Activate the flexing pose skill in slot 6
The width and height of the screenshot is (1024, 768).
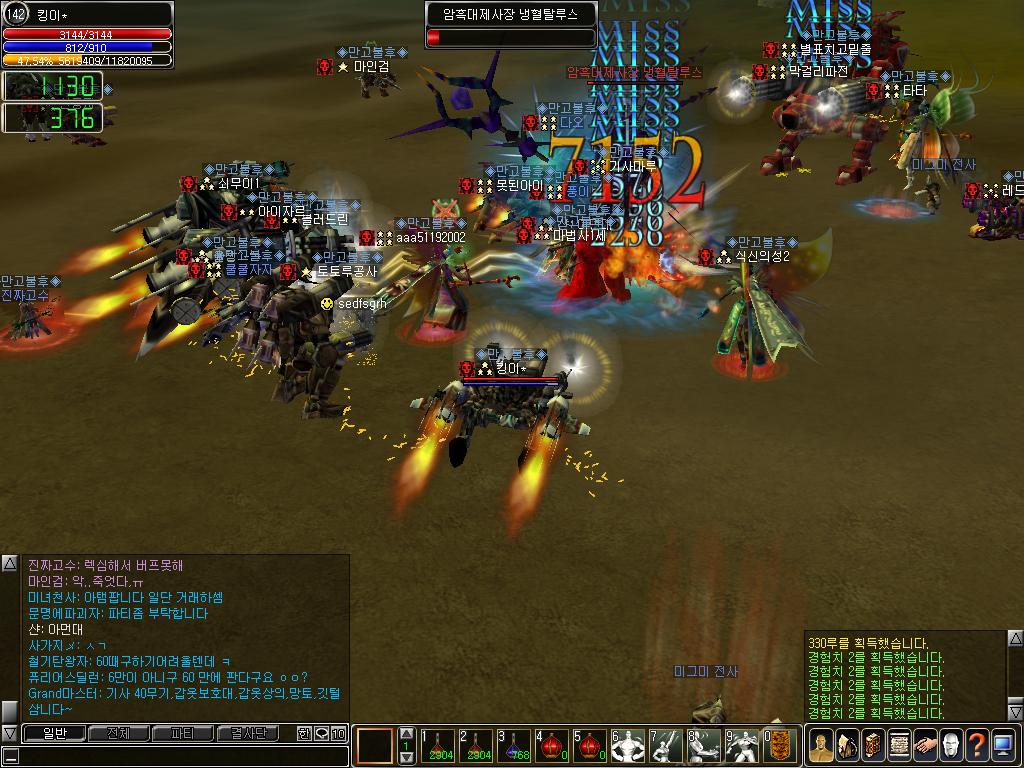[x=628, y=745]
